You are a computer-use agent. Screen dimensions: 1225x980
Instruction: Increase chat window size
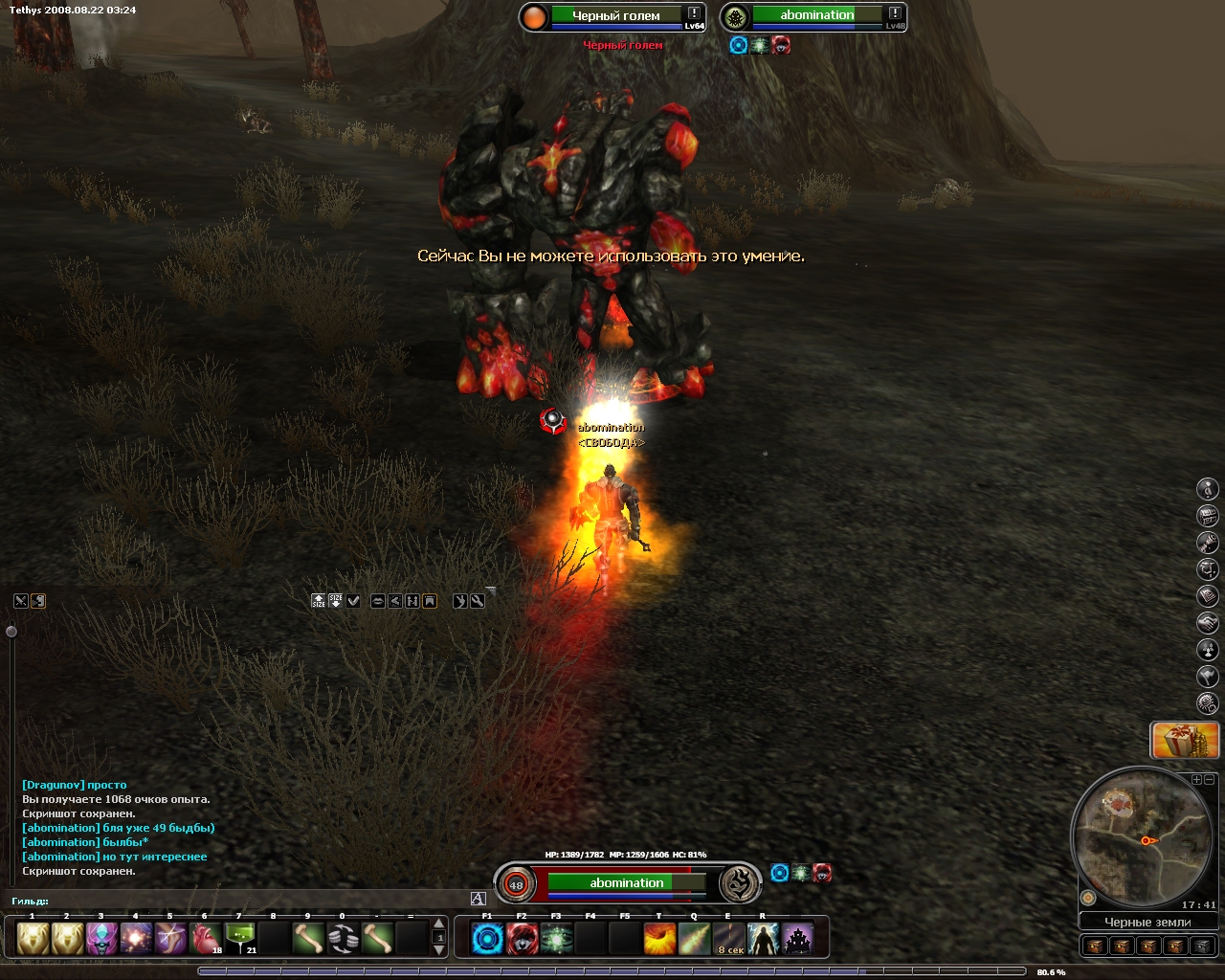click(319, 601)
